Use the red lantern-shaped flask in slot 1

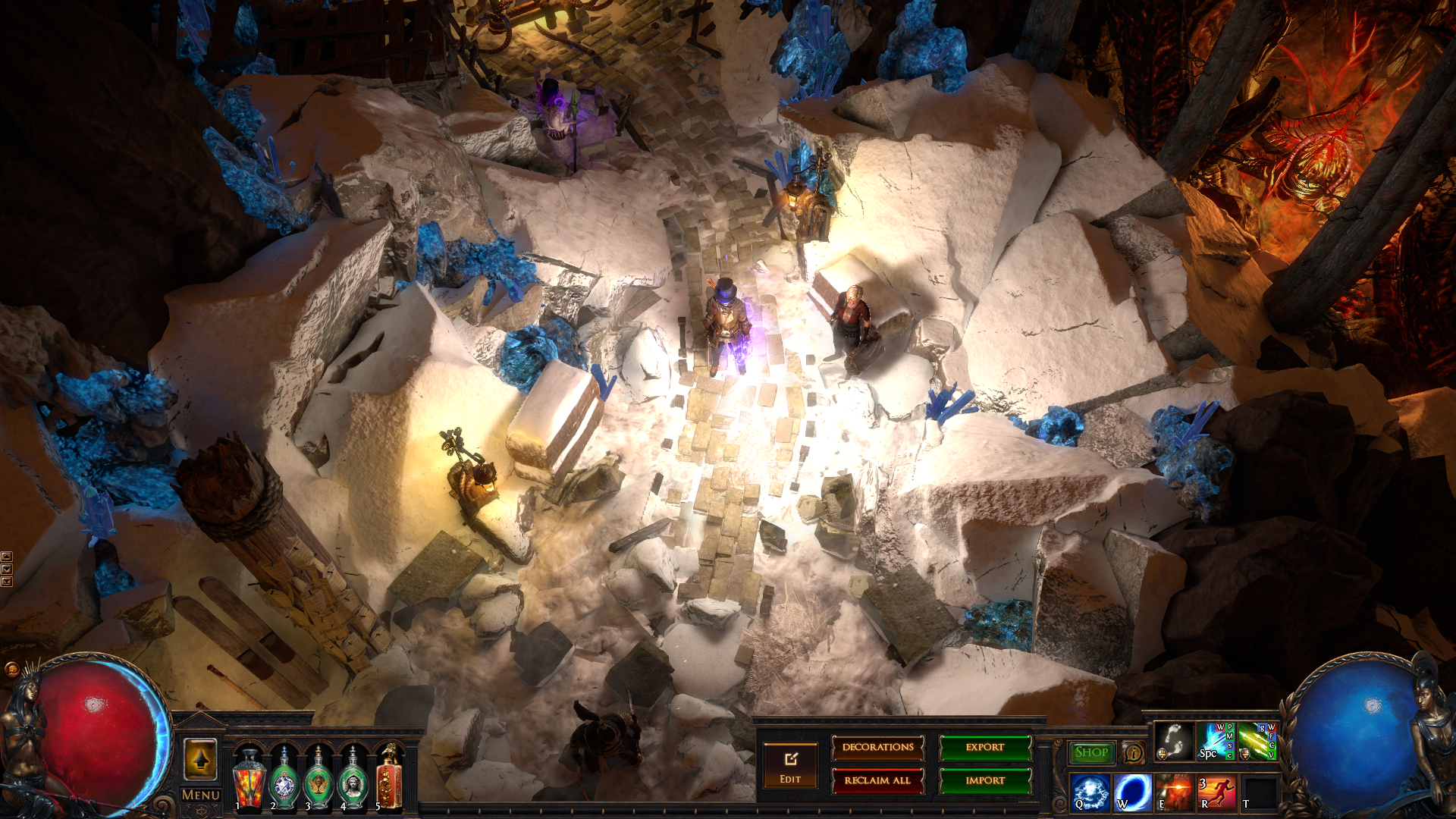coord(249,779)
